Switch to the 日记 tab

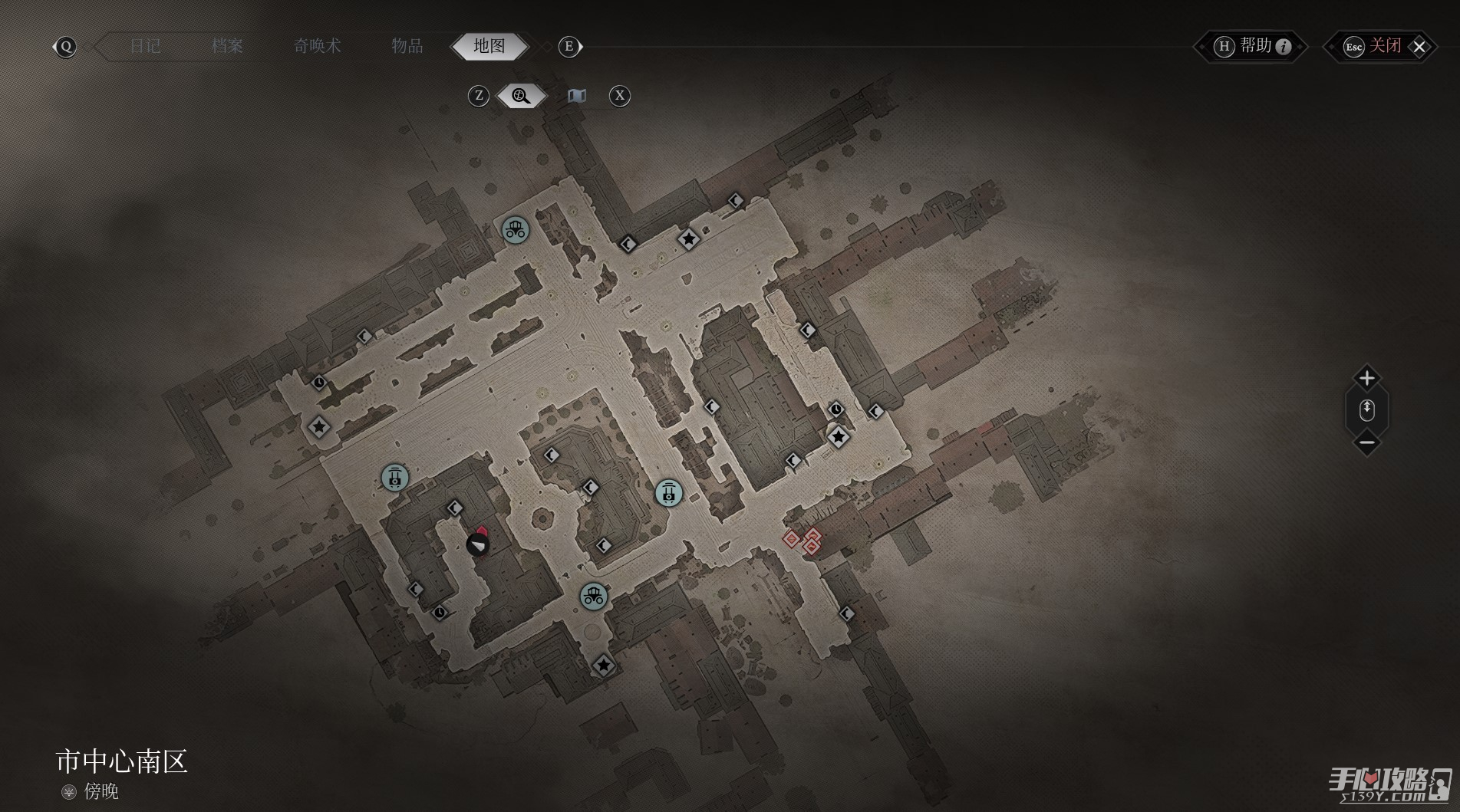point(145,46)
